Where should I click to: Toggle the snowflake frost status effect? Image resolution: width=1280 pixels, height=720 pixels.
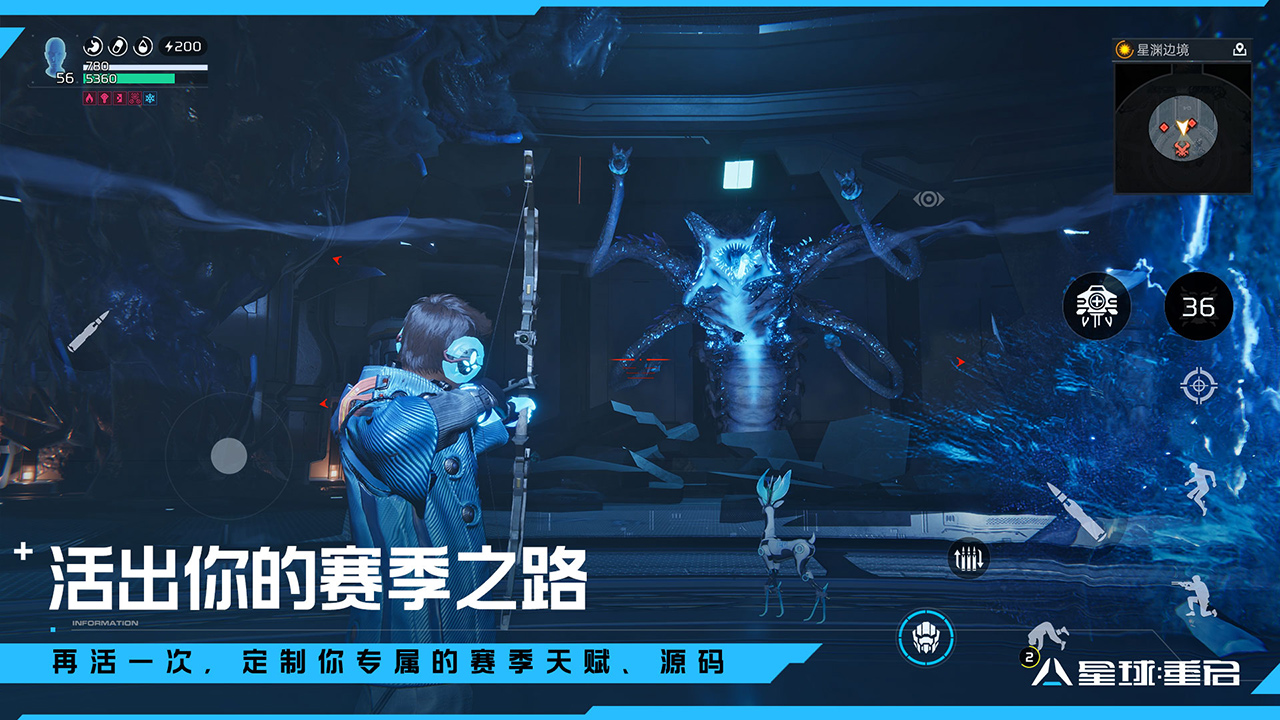(150, 98)
